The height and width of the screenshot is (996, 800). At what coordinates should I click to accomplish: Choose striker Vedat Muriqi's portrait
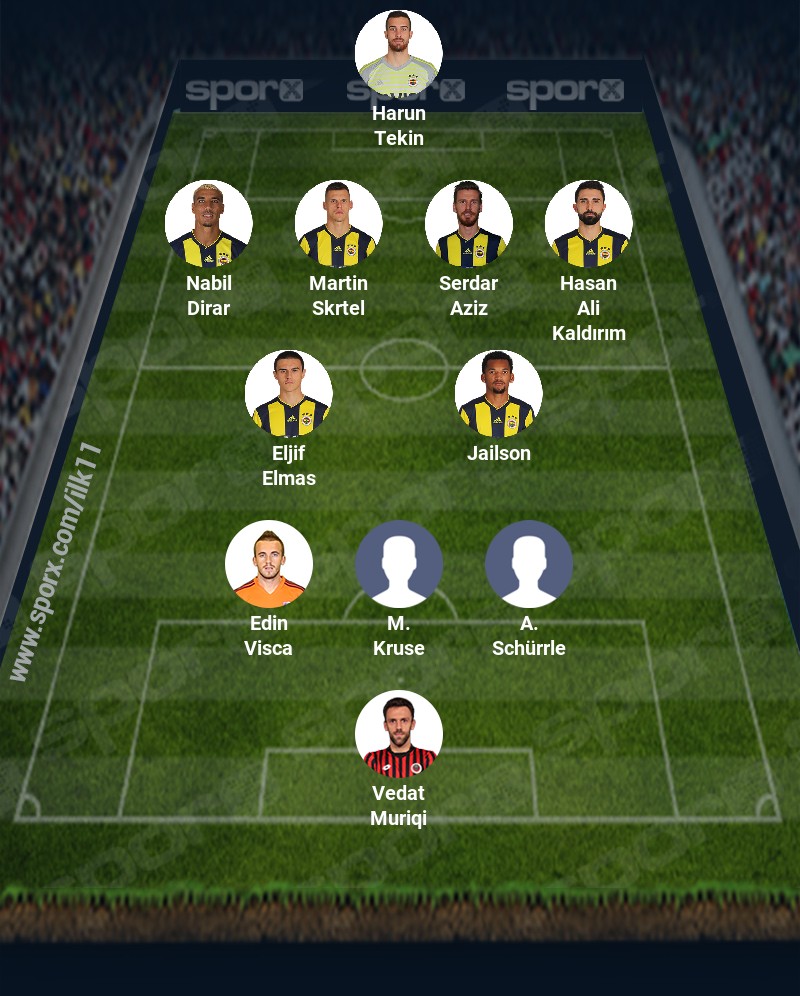tap(399, 734)
